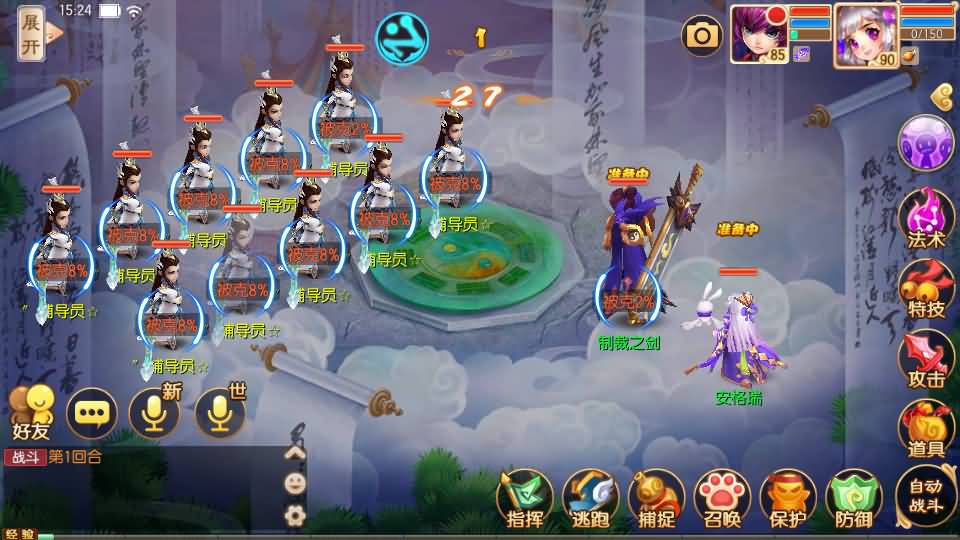
Task: Open the 好友 friends list
Action: [32, 412]
